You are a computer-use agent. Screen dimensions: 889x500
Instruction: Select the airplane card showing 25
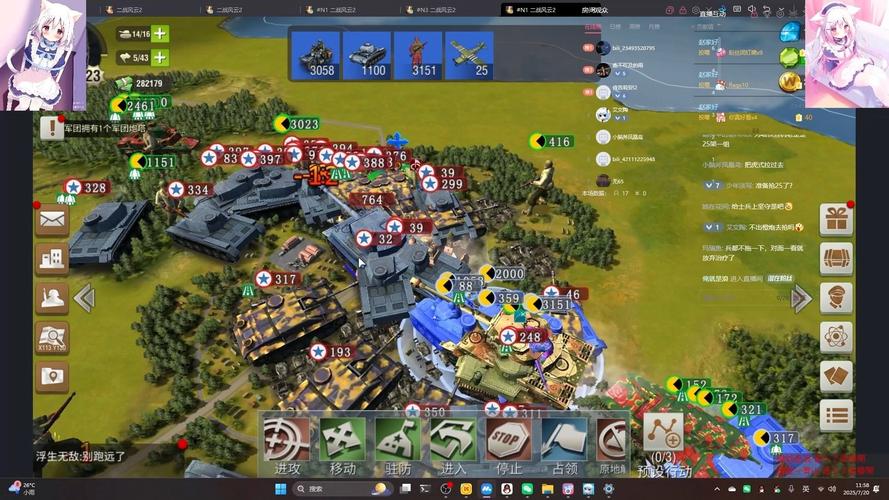click(x=469, y=54)
